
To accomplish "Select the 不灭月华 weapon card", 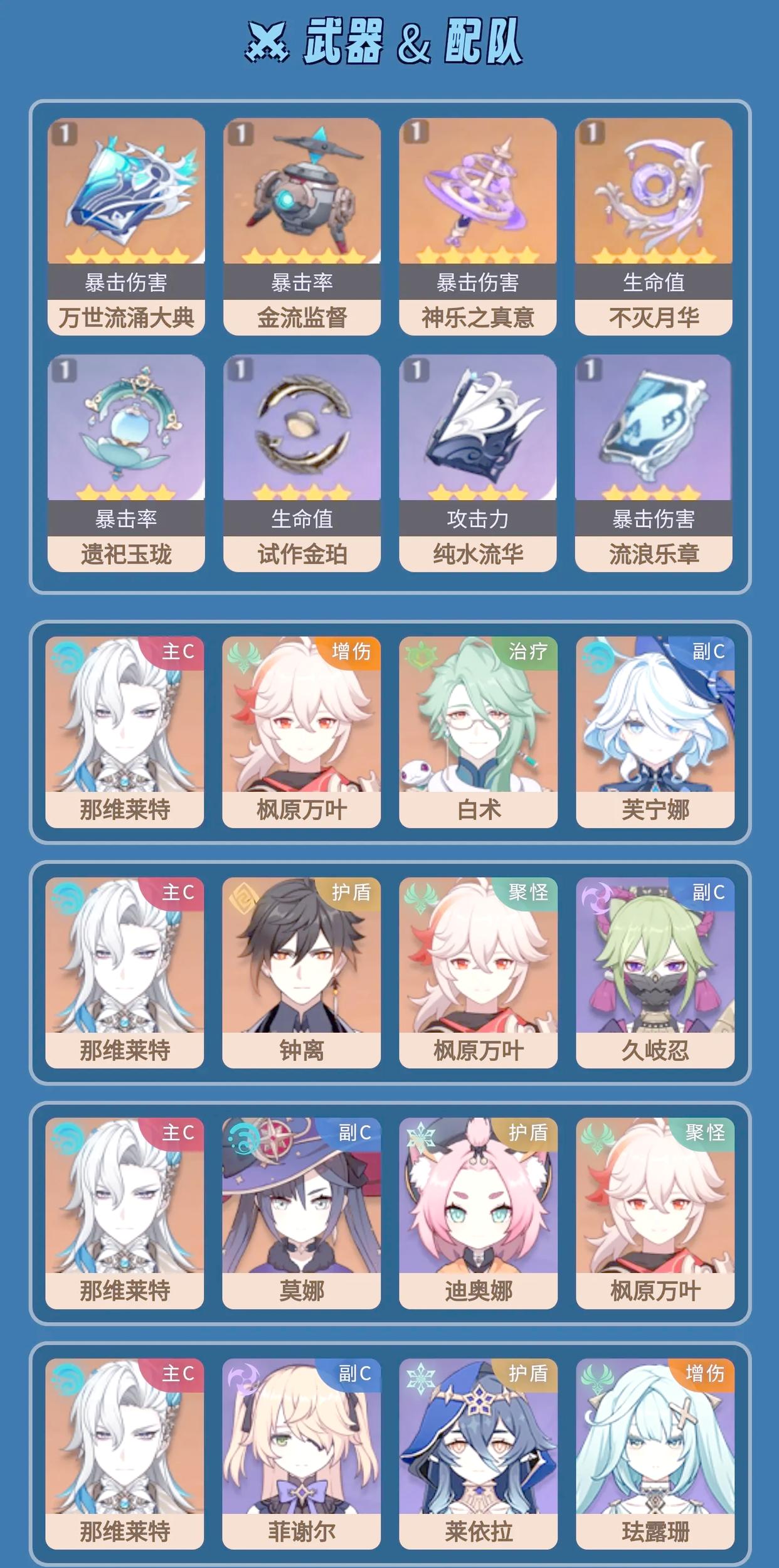I will click(654, 226).
